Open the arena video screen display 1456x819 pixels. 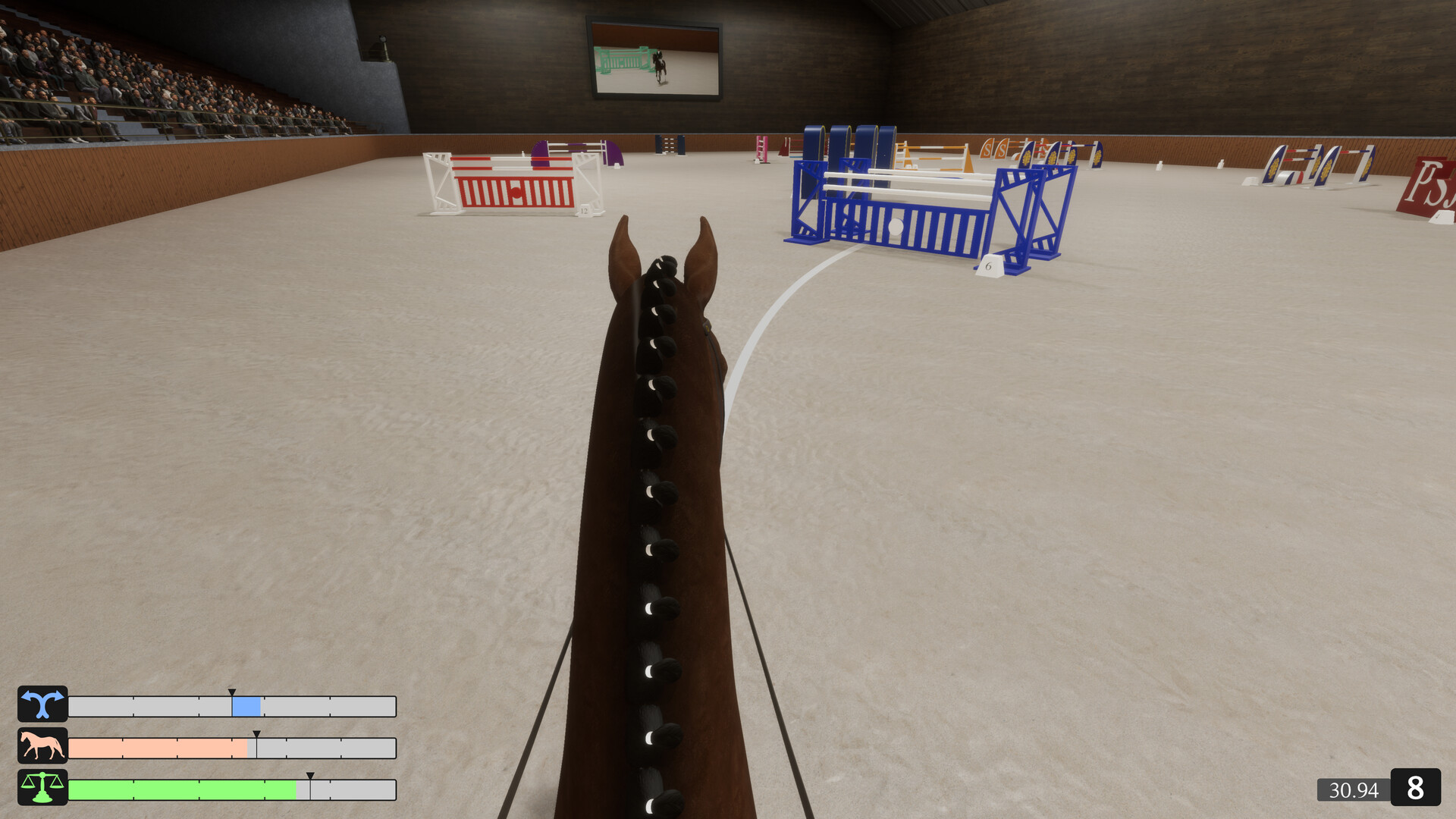pos(654,56)
